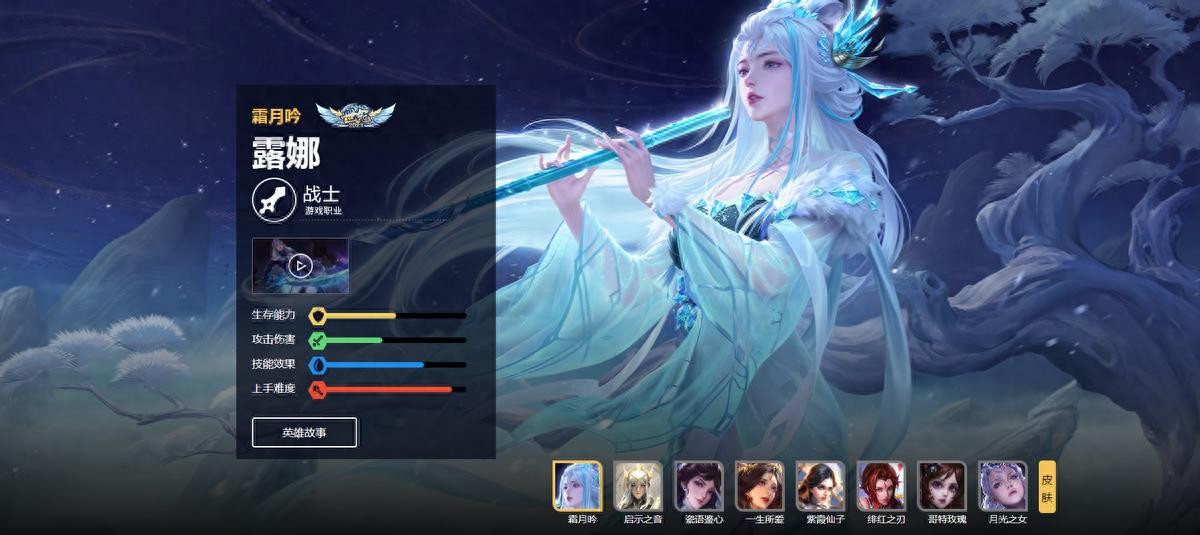The width and height of the screenshot is (1200, 535).
Task: Click the winged skin emblem badge
Action: [356, 117]
